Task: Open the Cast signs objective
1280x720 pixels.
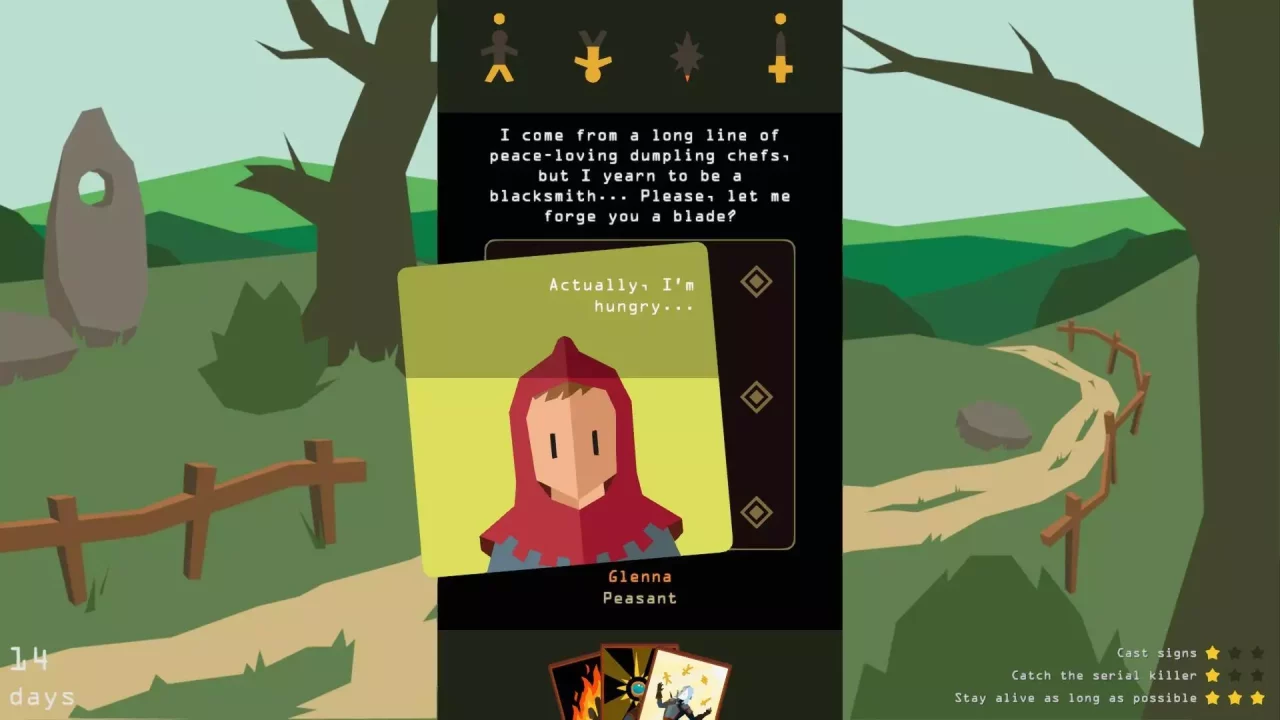Action: [x=1155, y=652]
